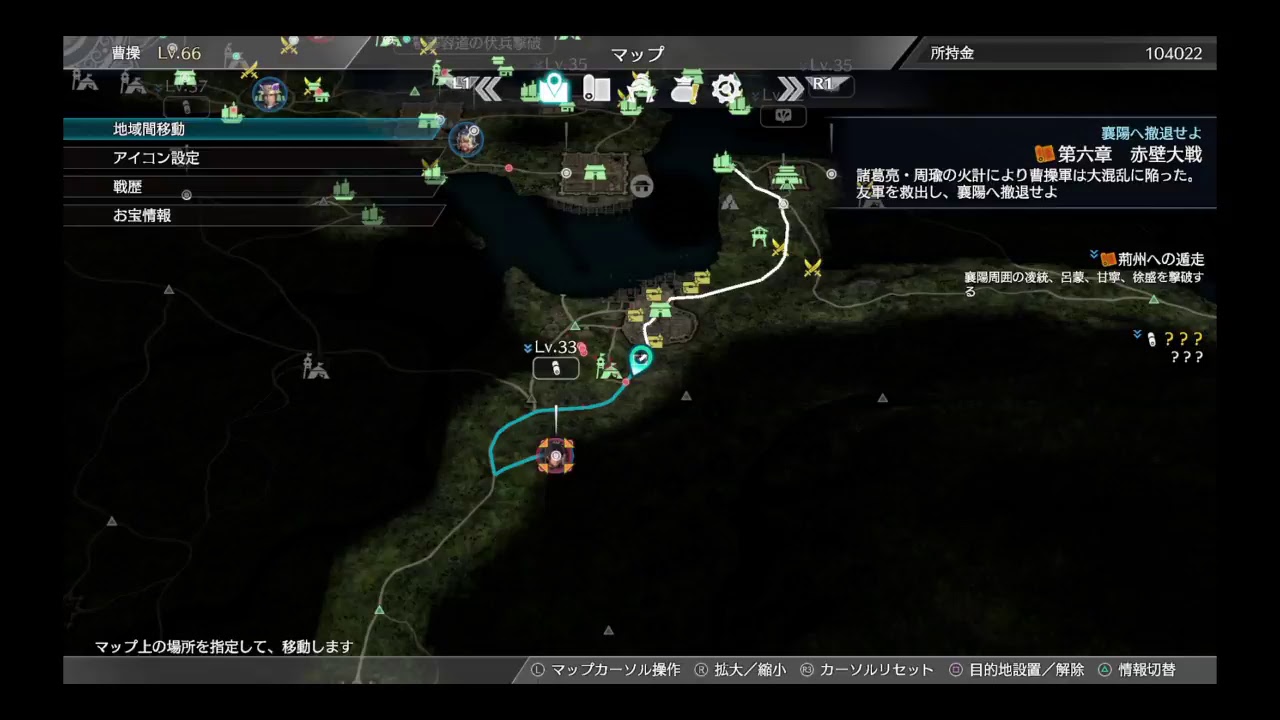Open the gear settings icon in the toolbar

[727, 89]
